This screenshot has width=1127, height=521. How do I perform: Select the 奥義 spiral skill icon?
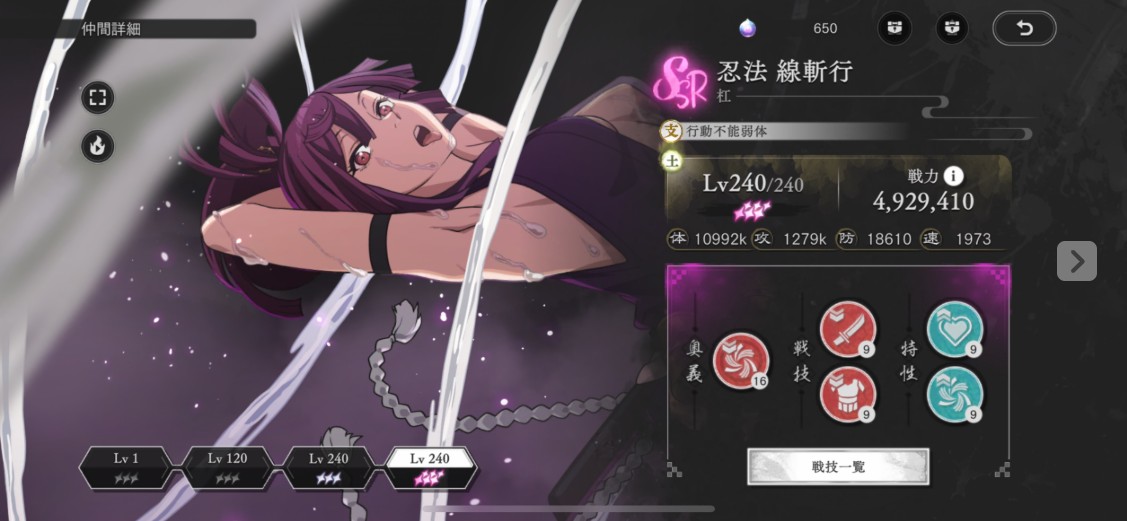(x=741, y=360)
